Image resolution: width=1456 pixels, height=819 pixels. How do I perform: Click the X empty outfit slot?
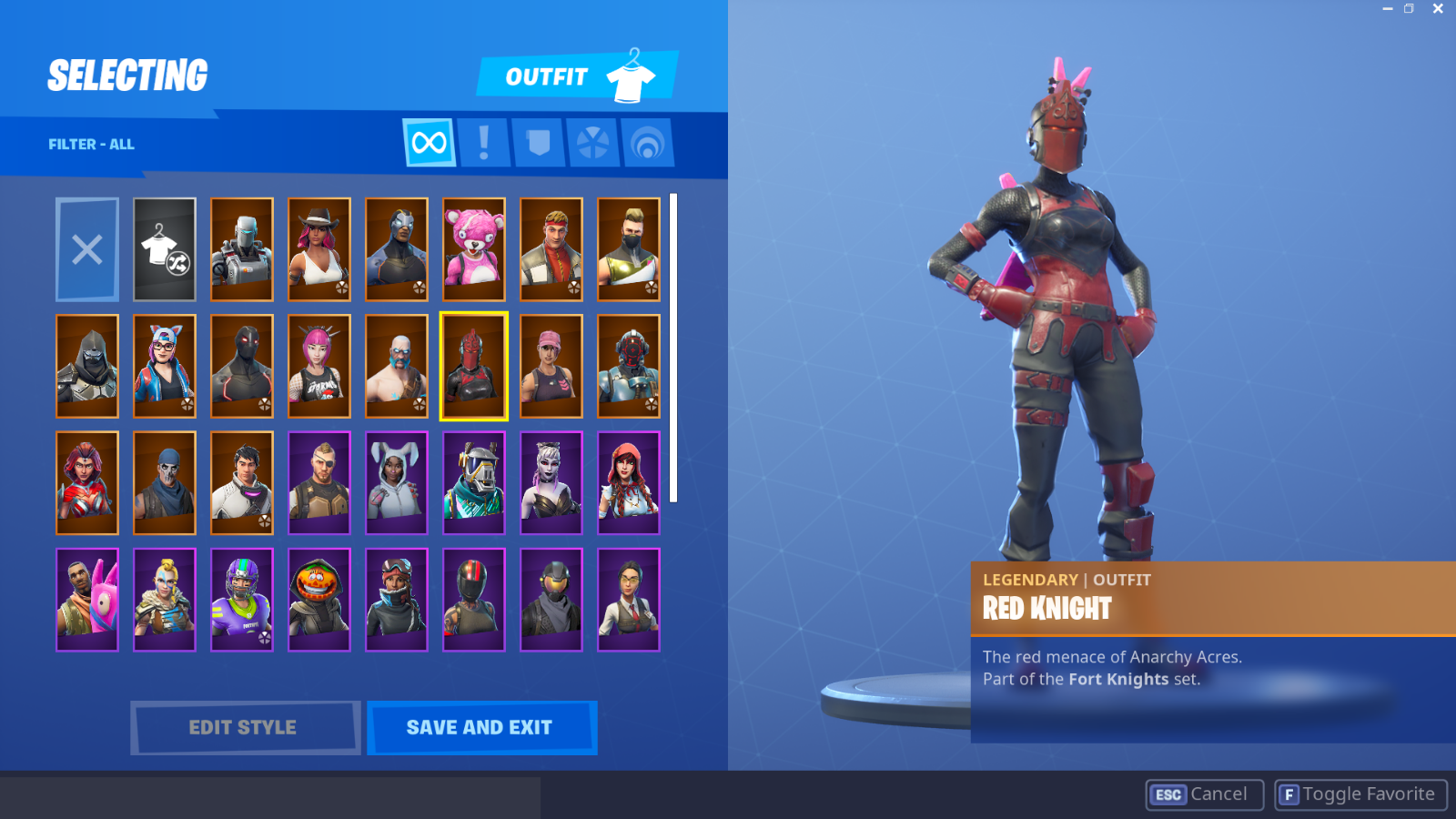point(86,249)
